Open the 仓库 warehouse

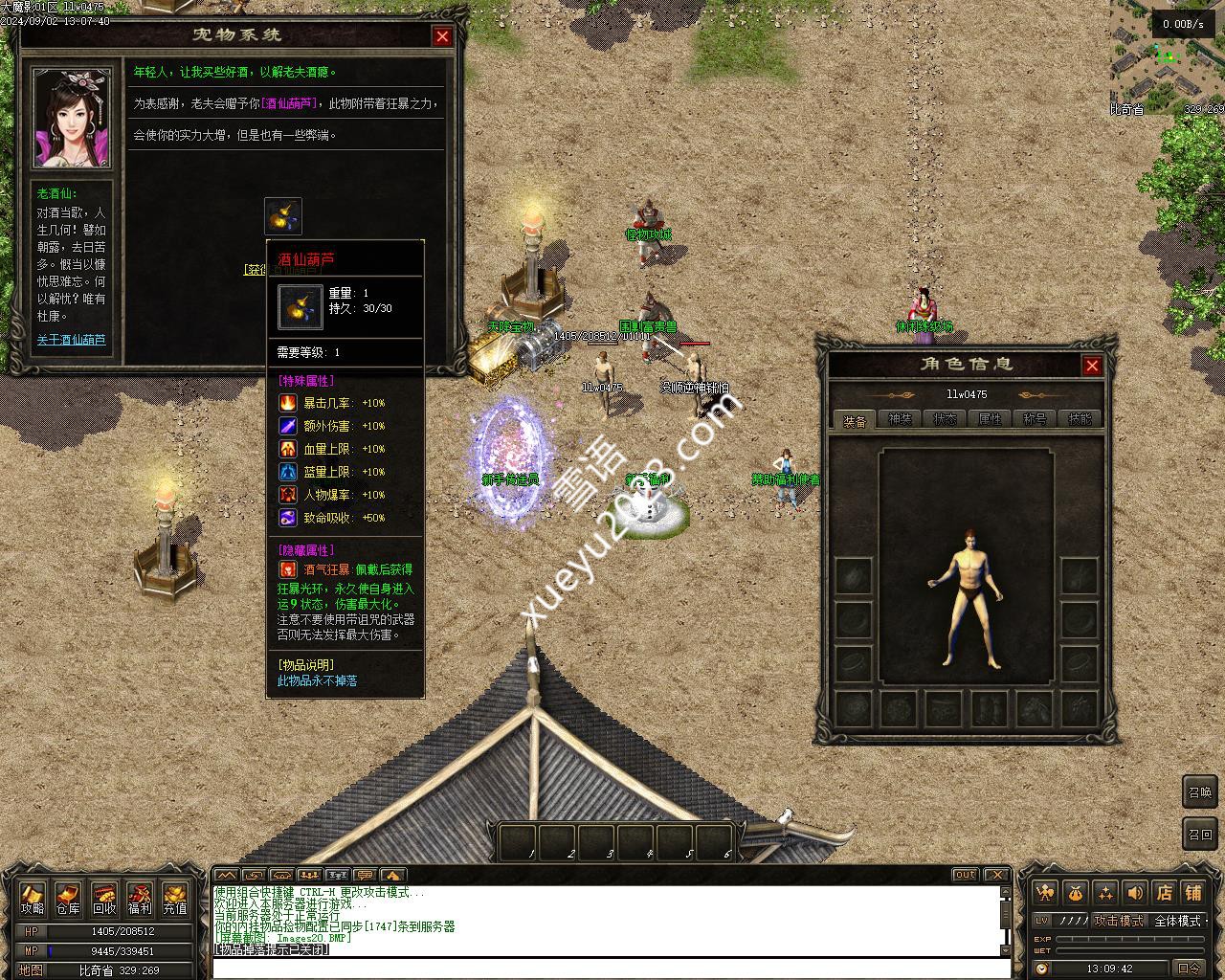click(68, 898)
